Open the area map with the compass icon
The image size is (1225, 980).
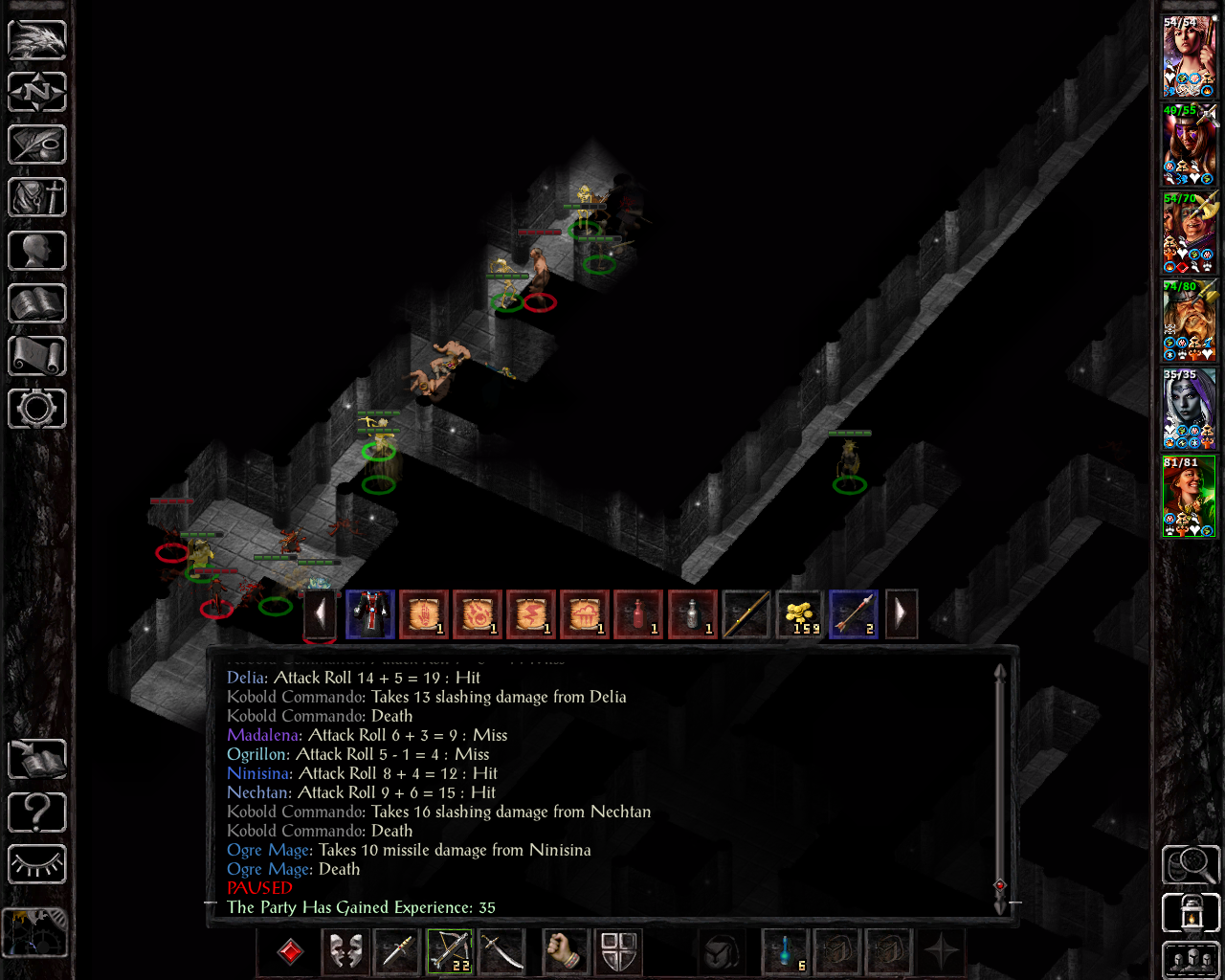pos(37,93)
